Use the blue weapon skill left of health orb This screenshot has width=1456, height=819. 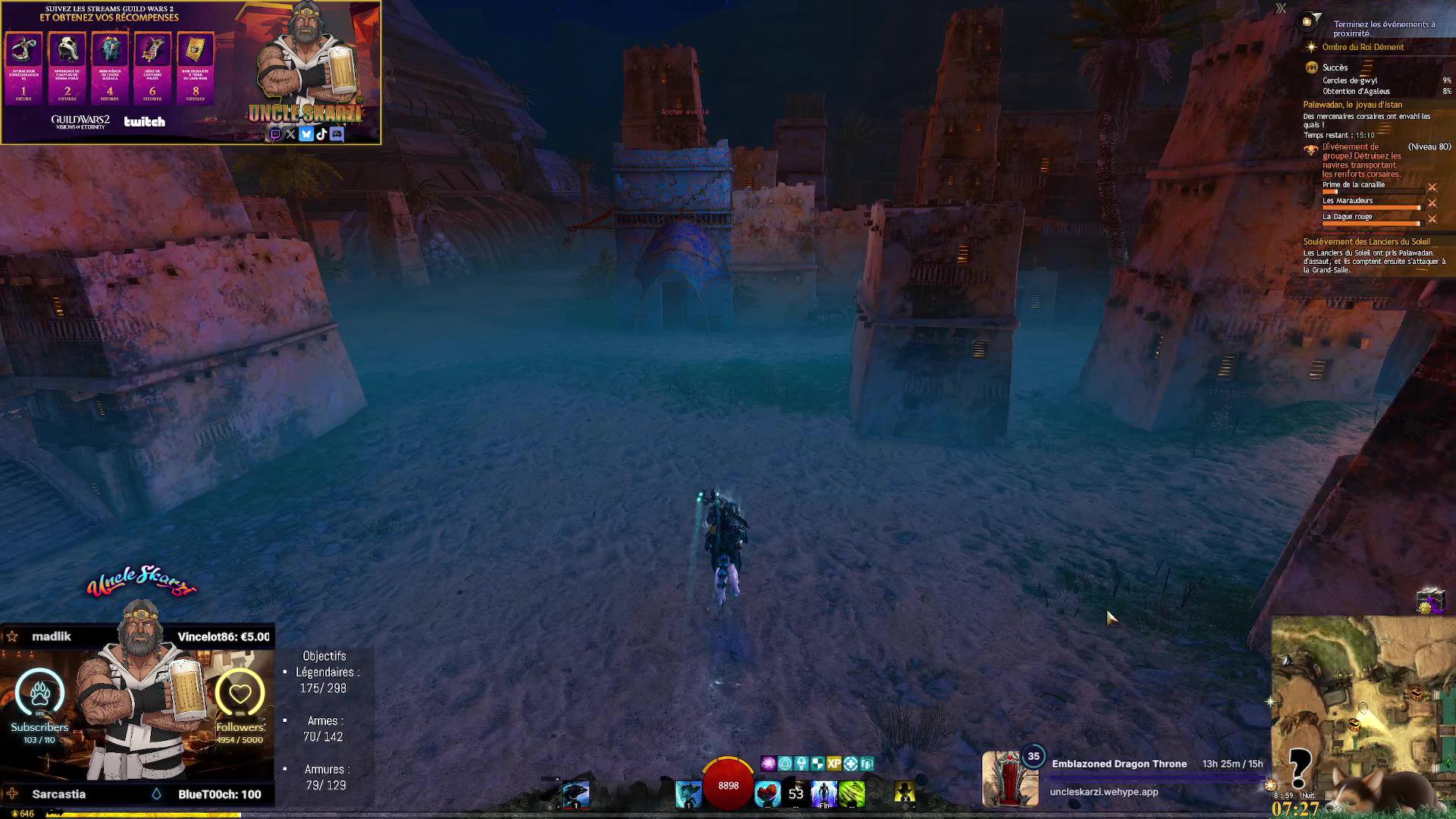point(688,794)
